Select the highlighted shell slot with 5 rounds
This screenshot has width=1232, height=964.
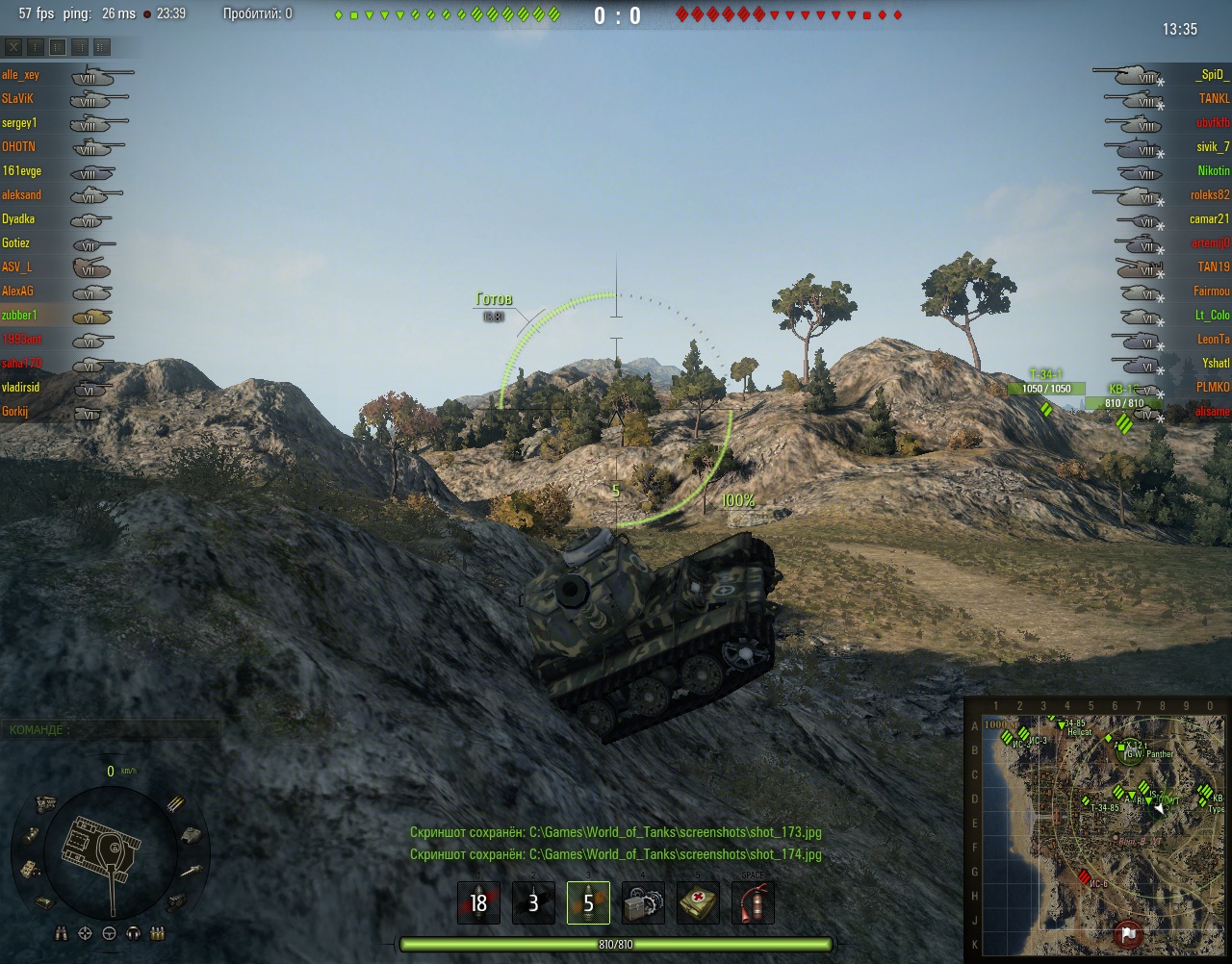coord(588,903)
